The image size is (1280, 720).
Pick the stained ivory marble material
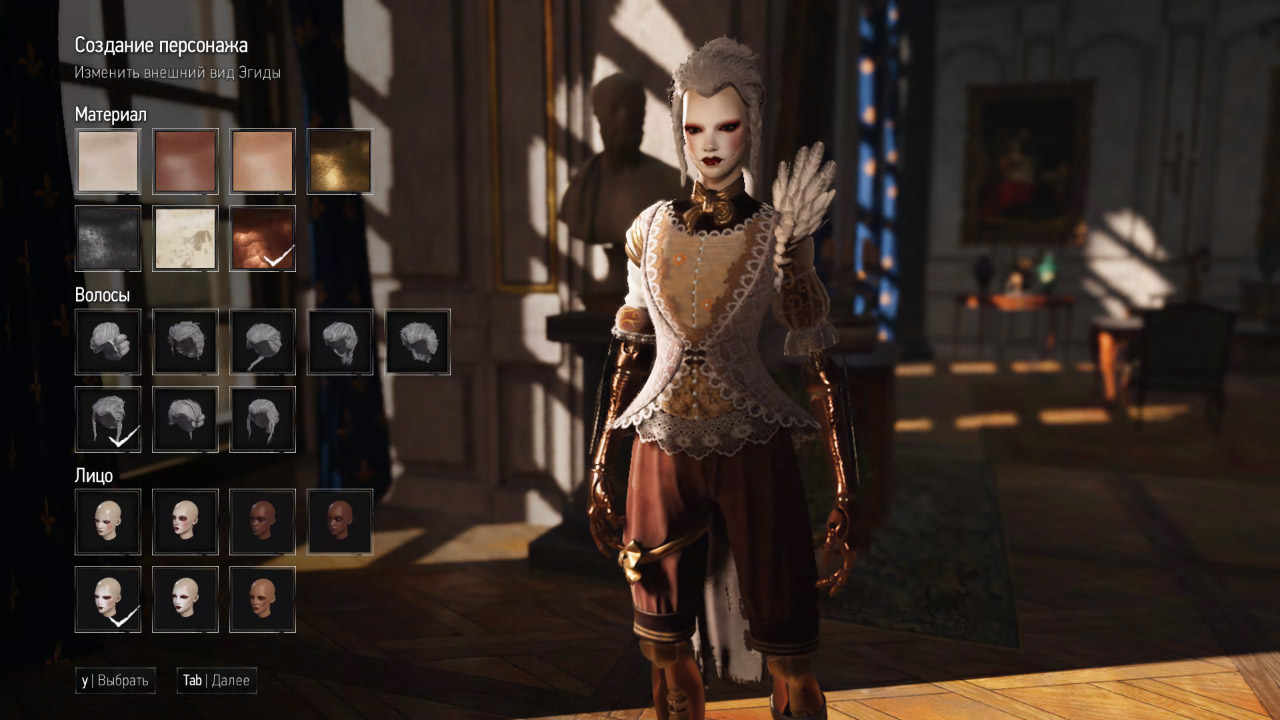click(x=185, y=238)
